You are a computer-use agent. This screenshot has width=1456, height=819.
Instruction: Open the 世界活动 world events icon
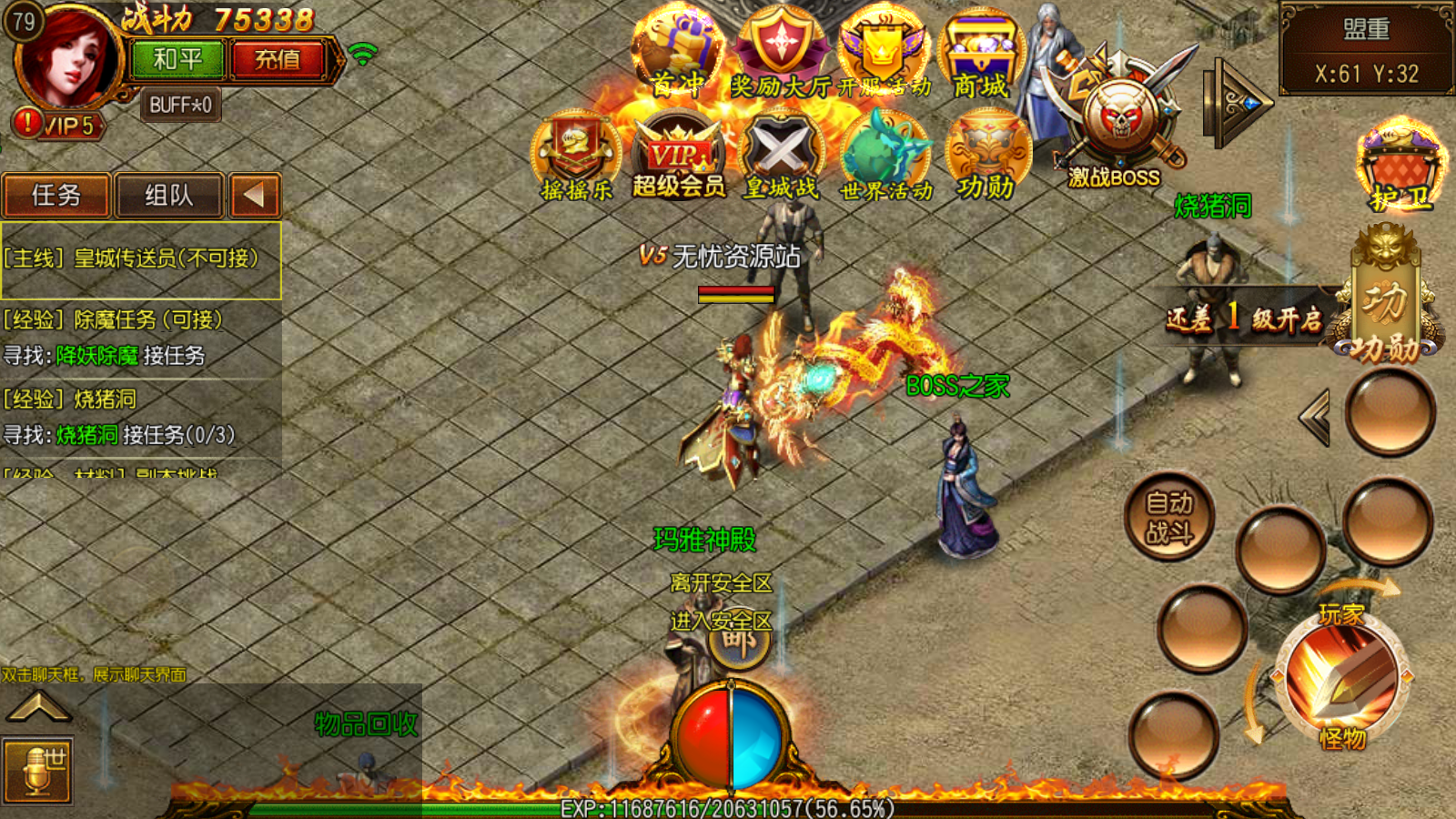(885, 155)
